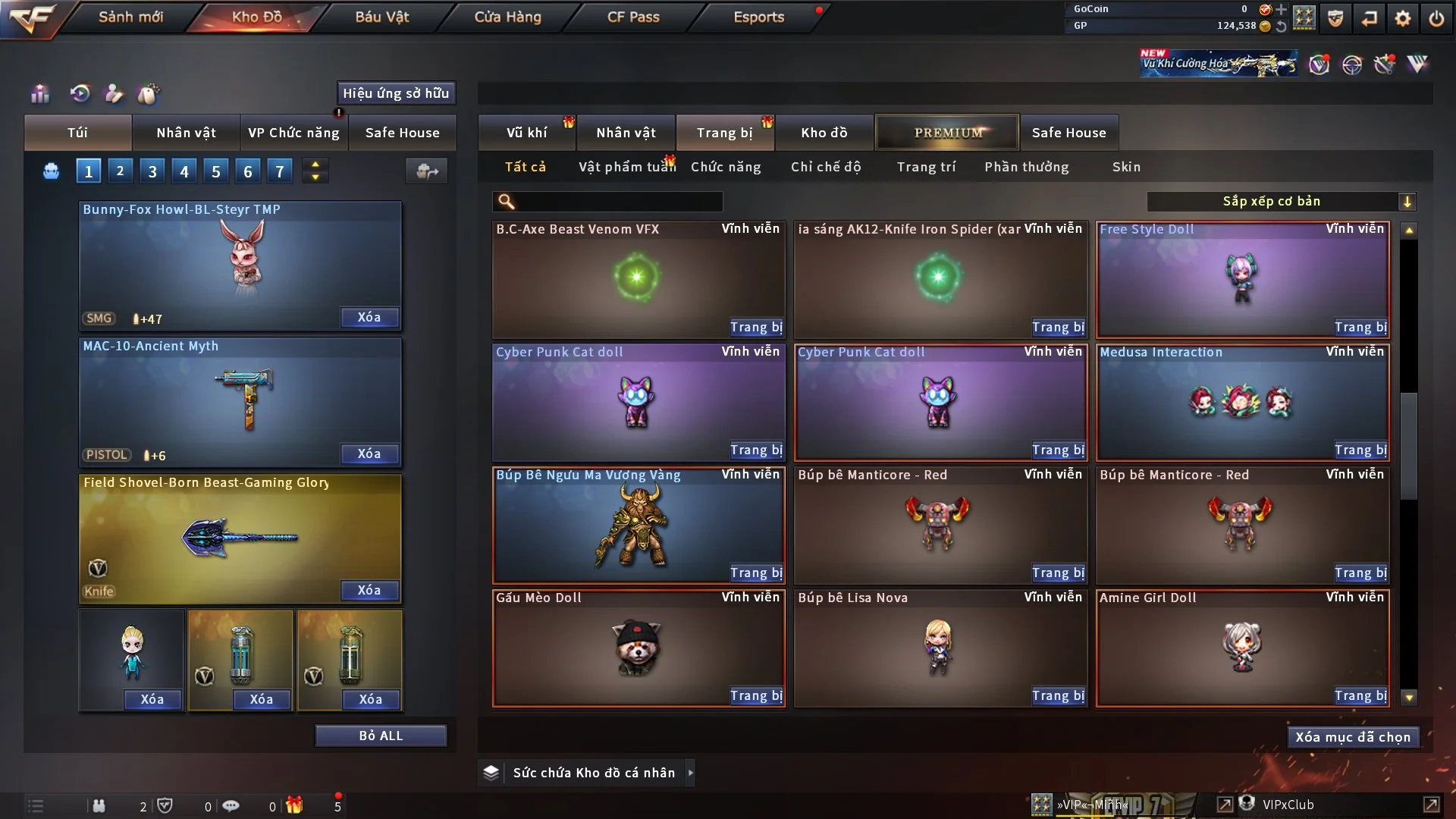Switch to bag number 3

click(152, 171)
